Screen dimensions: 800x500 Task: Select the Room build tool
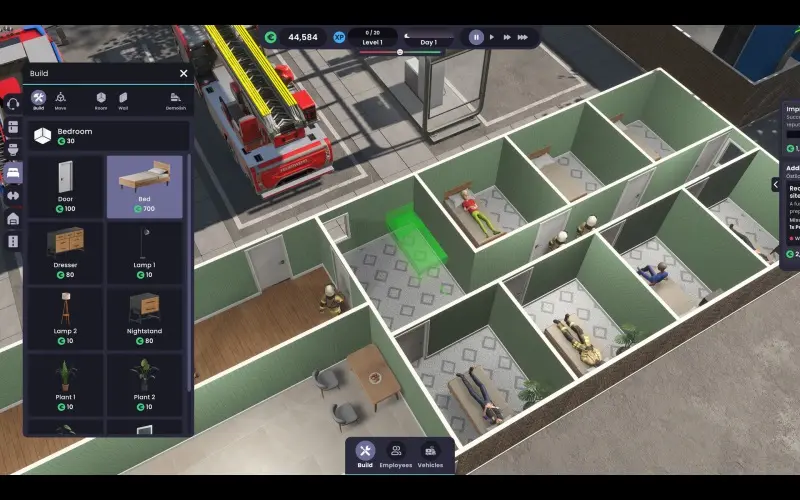(100, 100)
